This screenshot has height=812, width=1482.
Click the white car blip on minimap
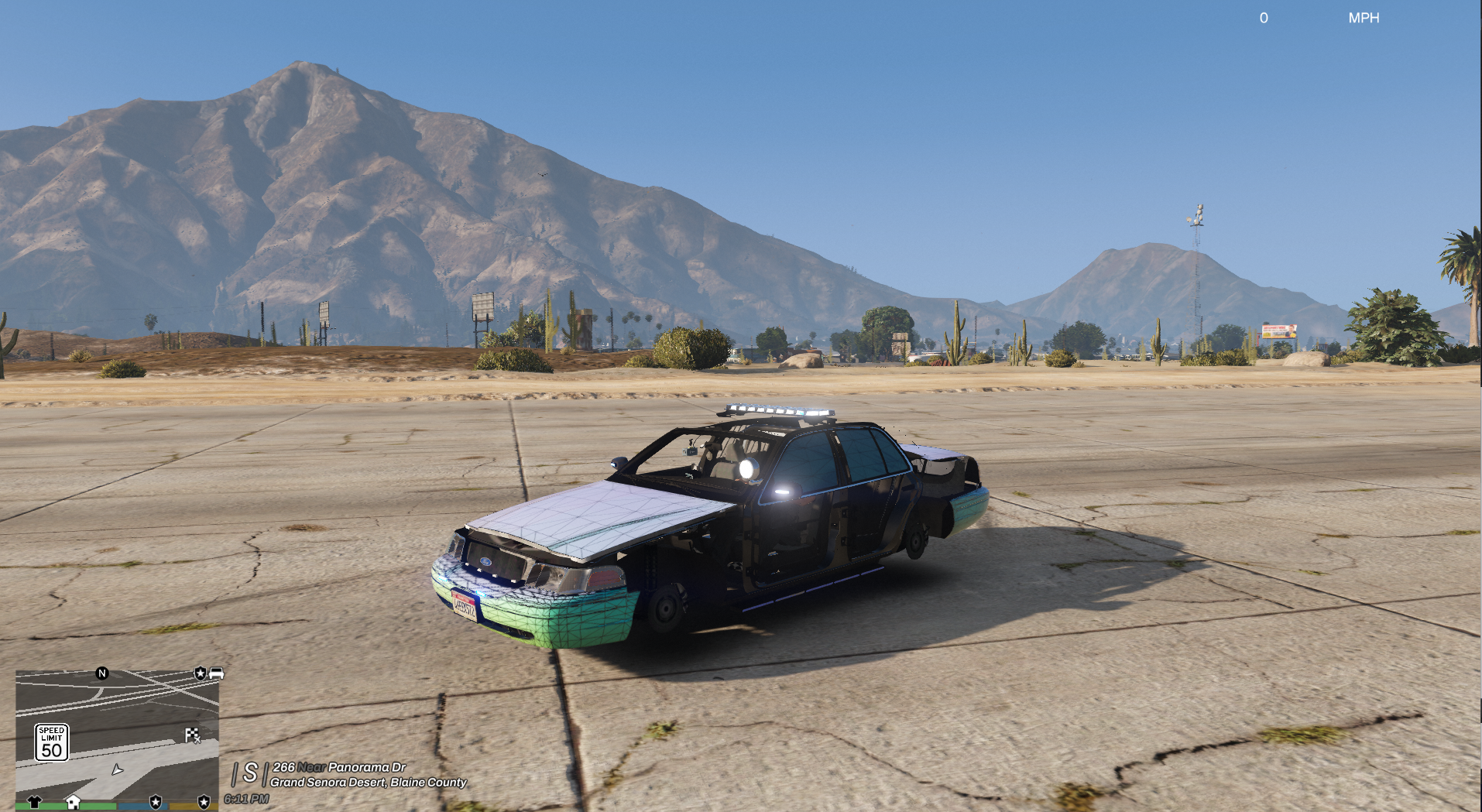coord(216,673)
